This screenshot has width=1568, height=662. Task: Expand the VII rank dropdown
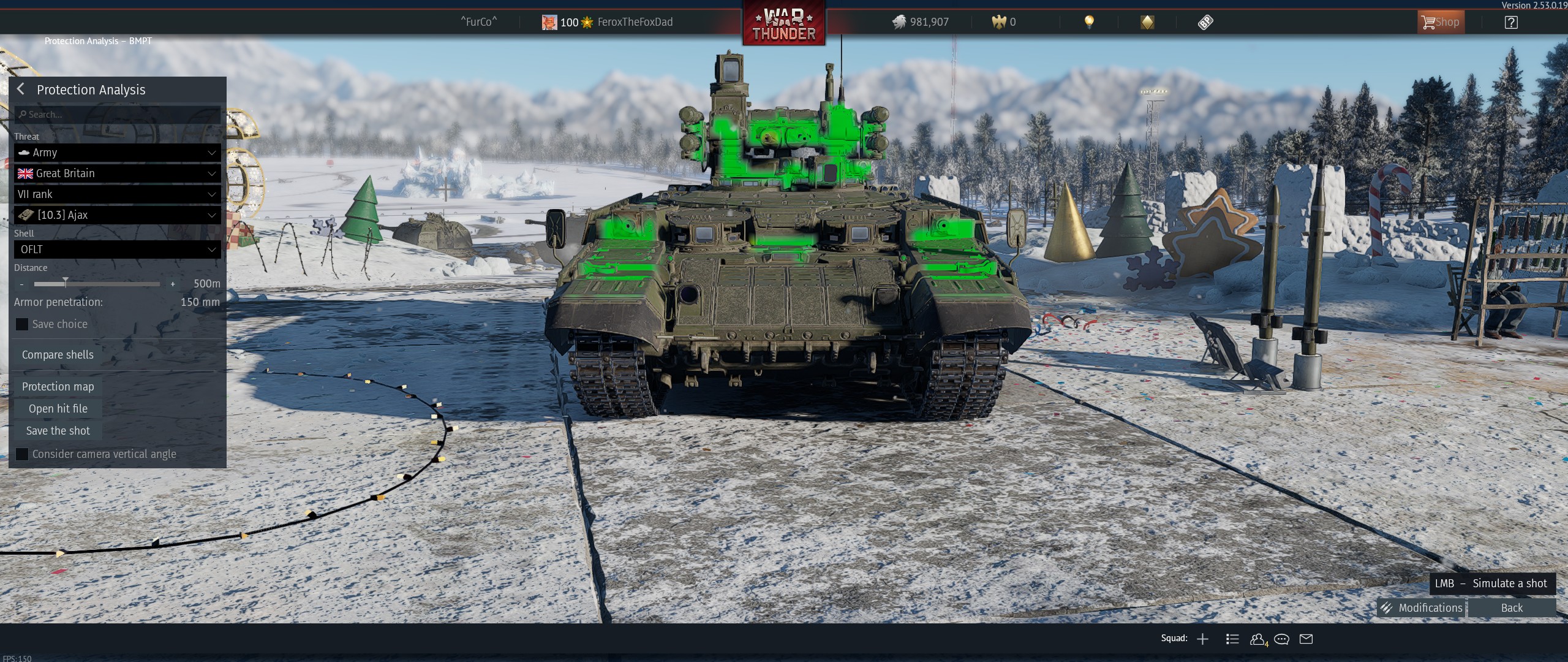(118, 194)
